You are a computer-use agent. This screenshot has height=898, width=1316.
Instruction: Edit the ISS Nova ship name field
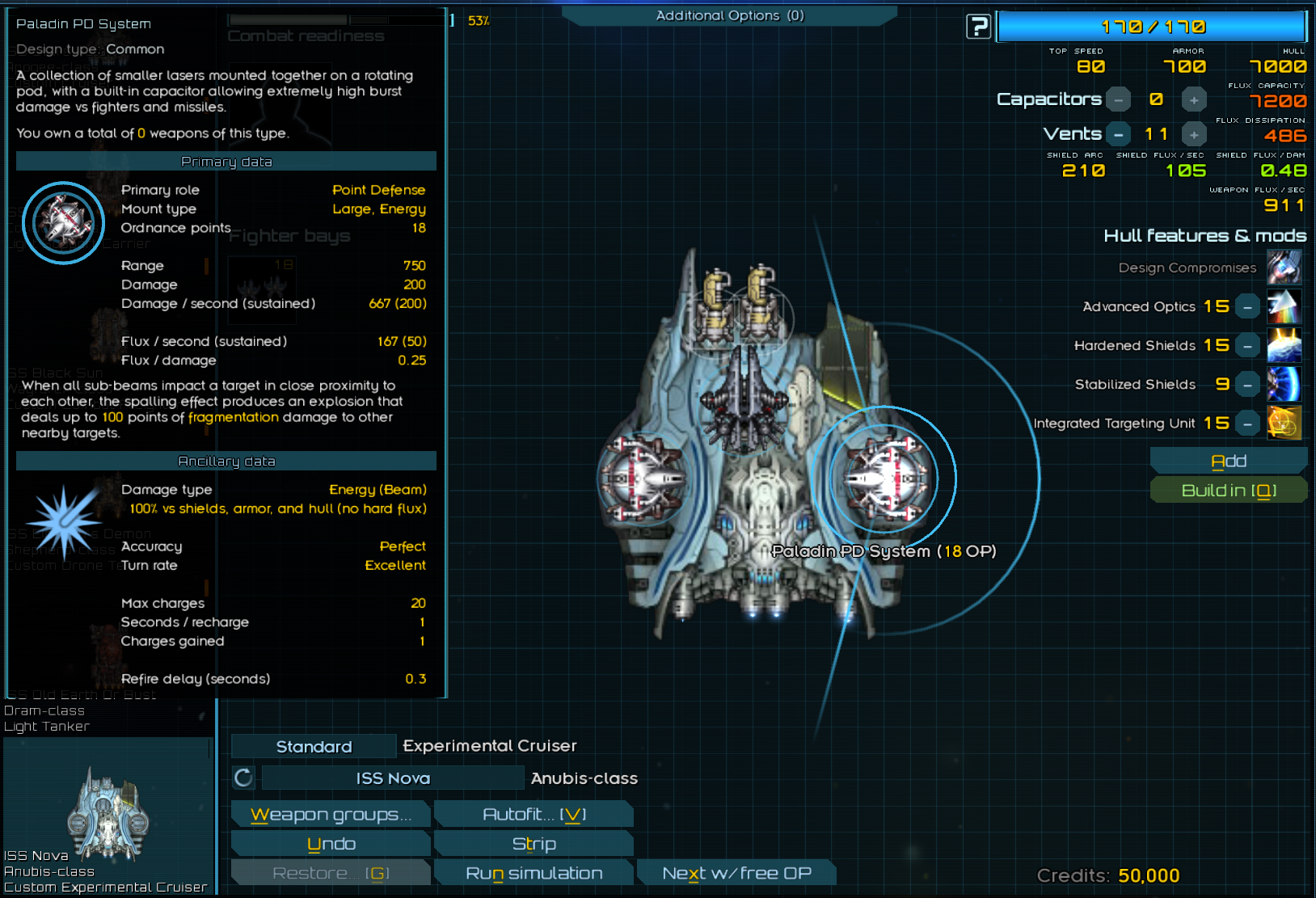[x=393, y=778]
